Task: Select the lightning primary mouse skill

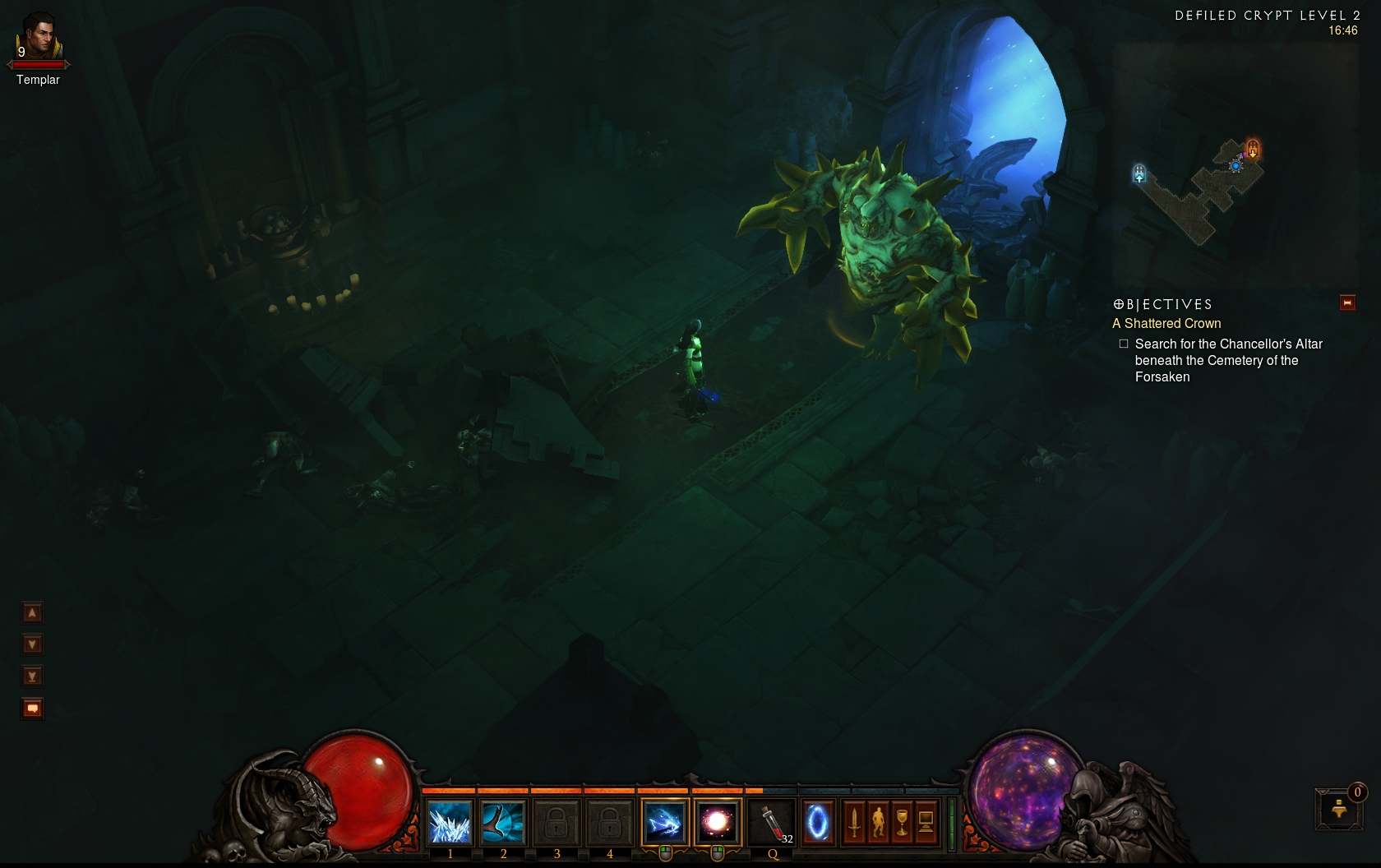Action: point(664,822)
